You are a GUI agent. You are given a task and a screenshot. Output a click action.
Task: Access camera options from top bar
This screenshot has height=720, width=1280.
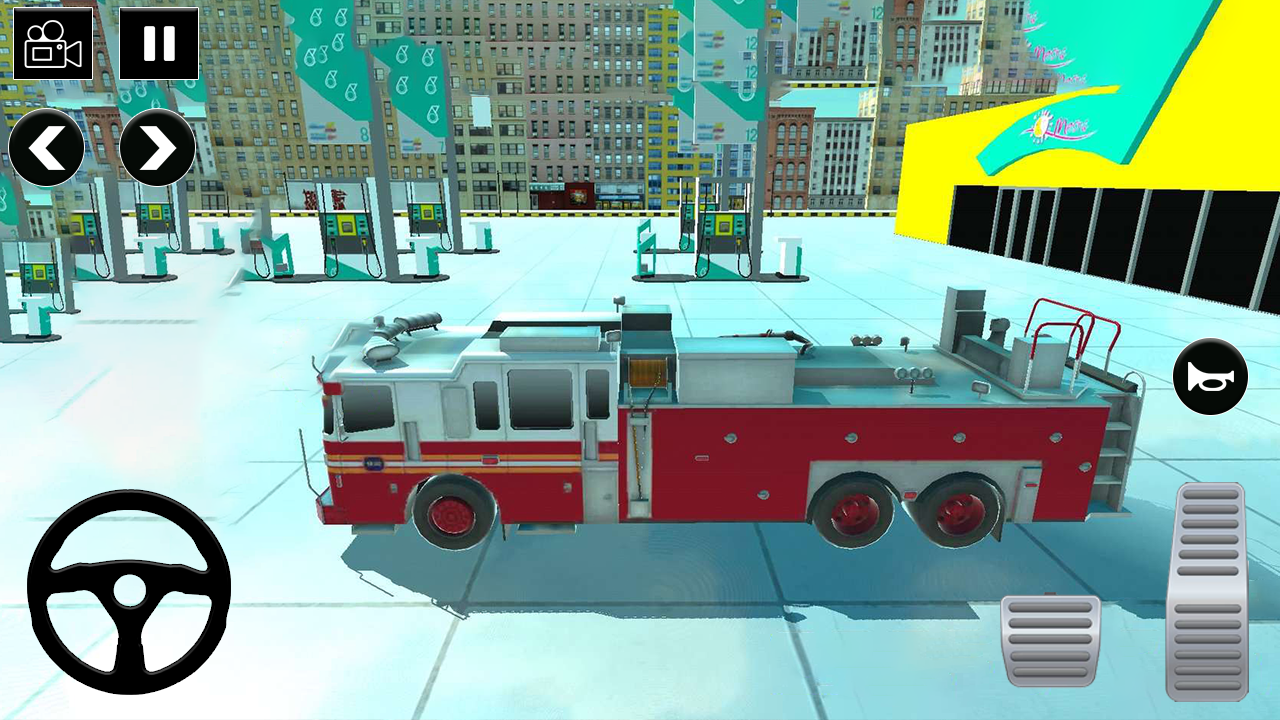[54, 44]
